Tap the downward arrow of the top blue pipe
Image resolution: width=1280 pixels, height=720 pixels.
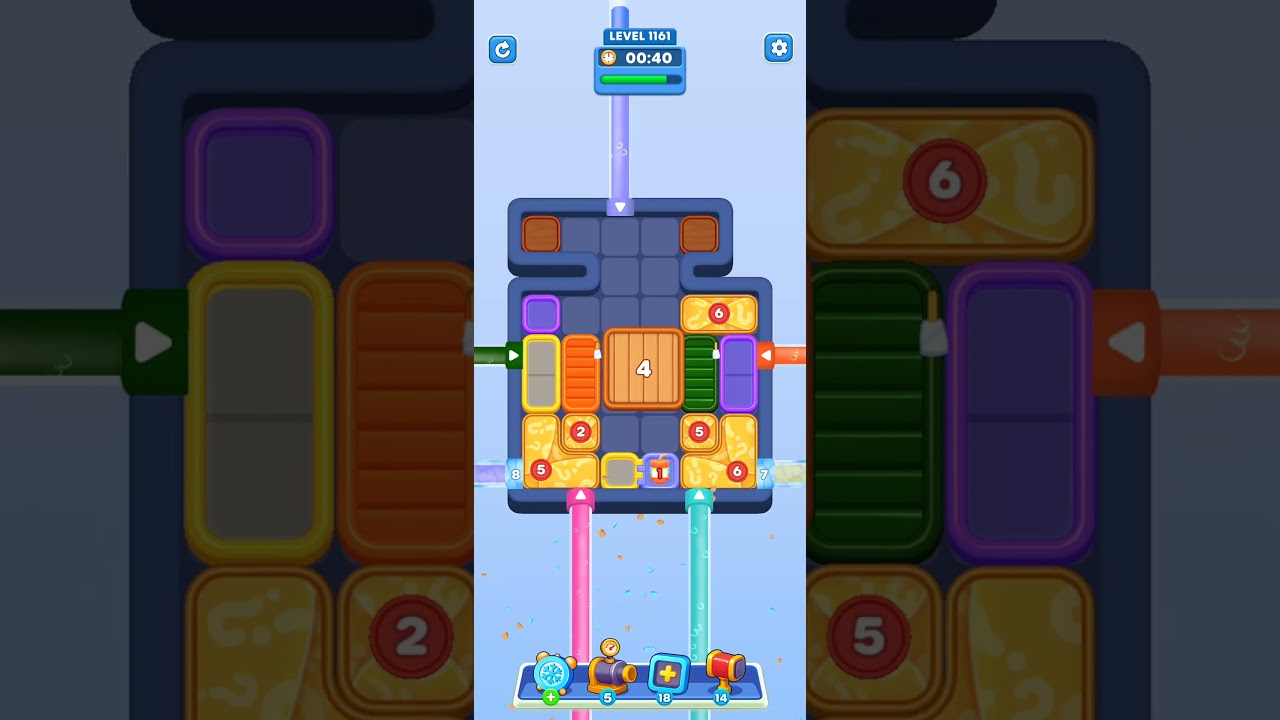(620, 205)
